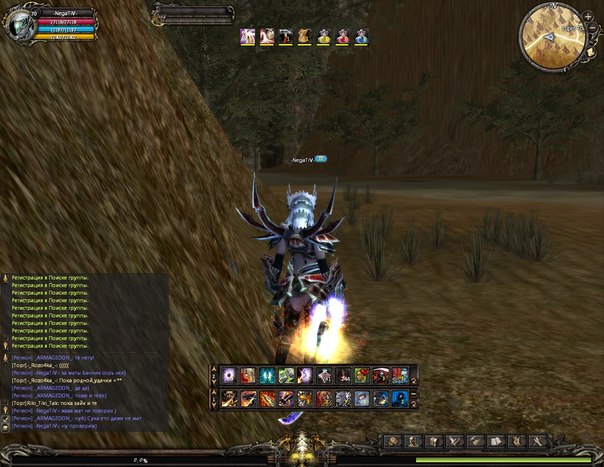This screenshot has height=467, width=604.
Task: Open the crossed swords menu button
Action: click(452, 440)
